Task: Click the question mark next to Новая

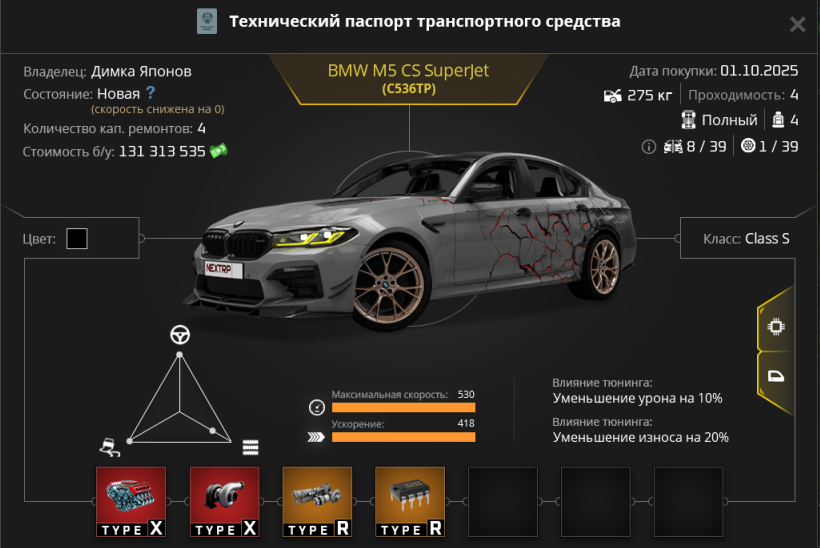Action: point(151,93)
